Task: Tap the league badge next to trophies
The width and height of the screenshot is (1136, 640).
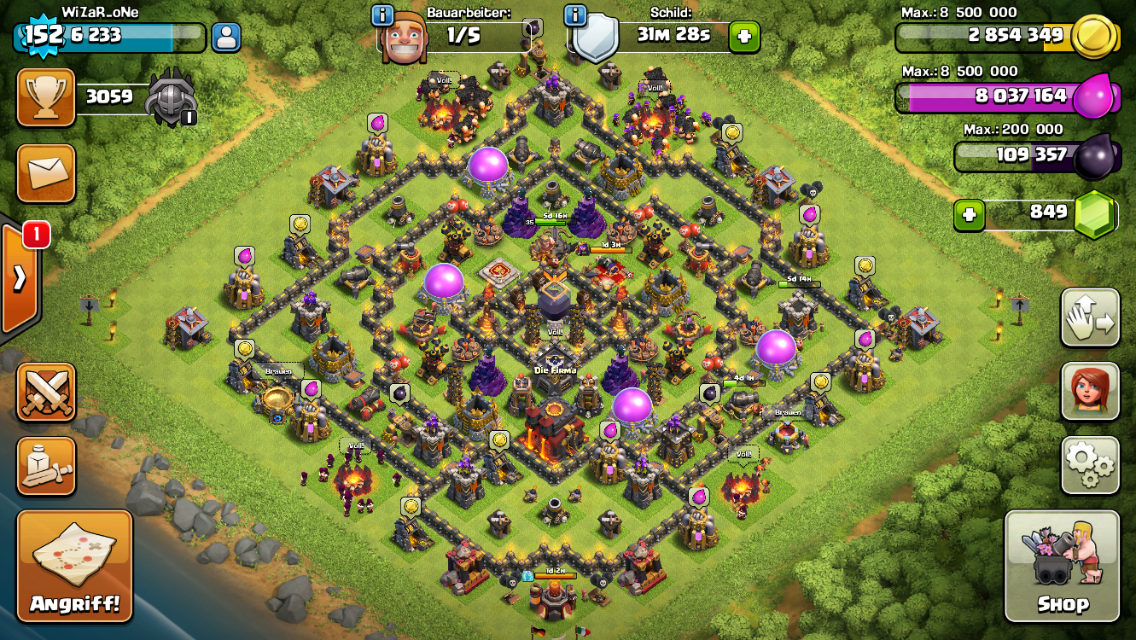Action: 172,98
